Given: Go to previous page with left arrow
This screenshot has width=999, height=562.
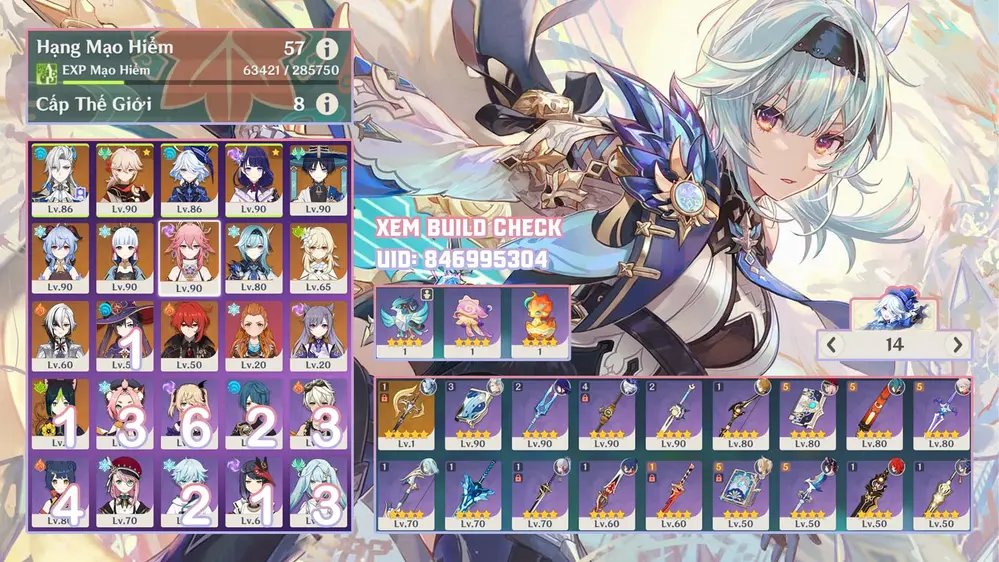Looking at the screenshot, I should click(831, 345).
